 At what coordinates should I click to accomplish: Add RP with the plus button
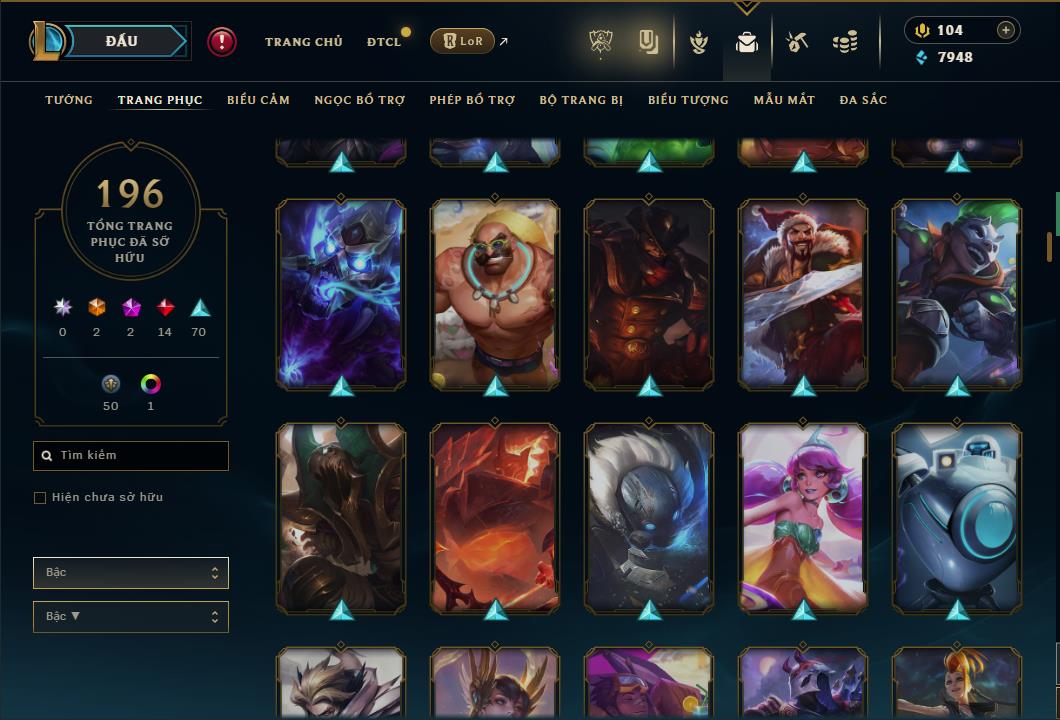tap(1006, 30)
